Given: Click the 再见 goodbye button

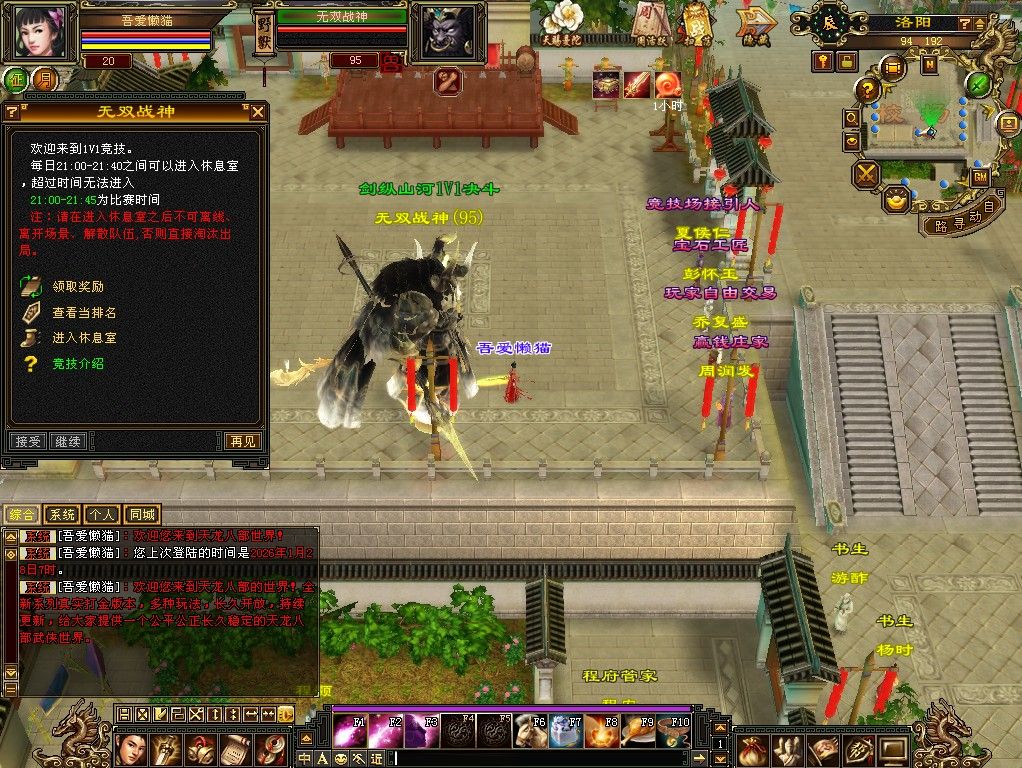Looking at the screenshot, I should pyautogui.click(x=242, y=441).
